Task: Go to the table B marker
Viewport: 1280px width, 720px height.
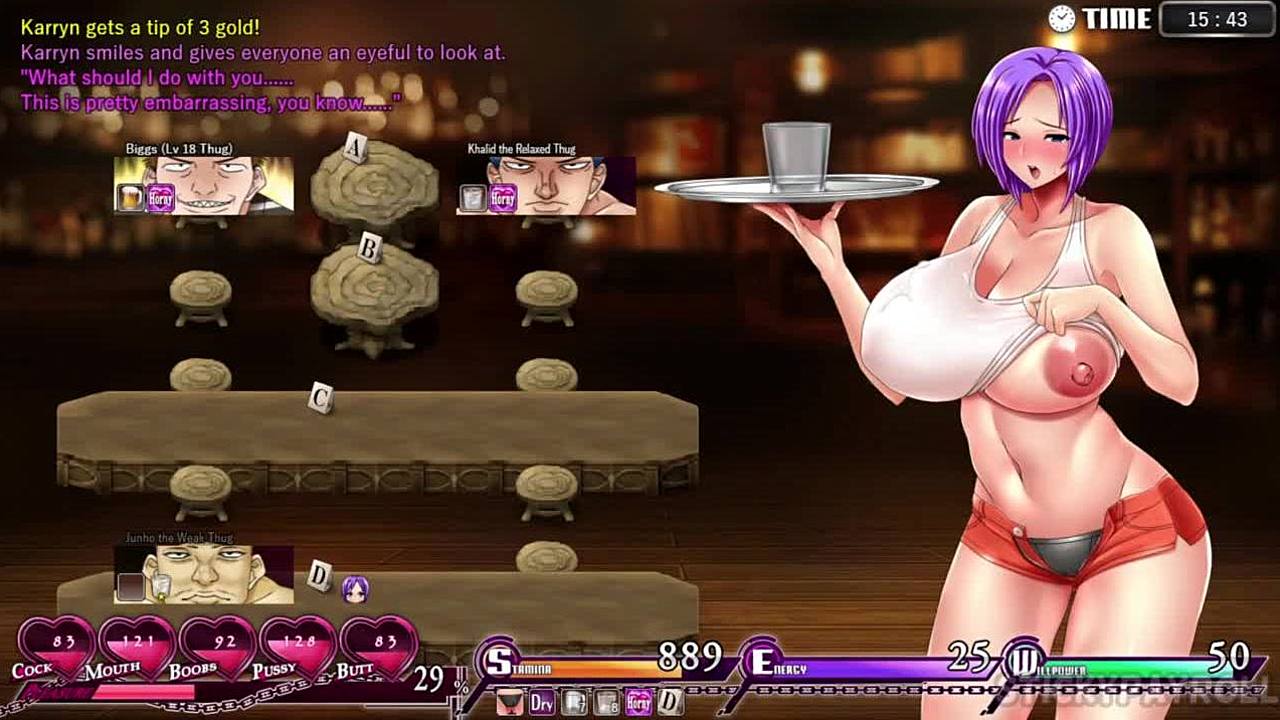Action: (x=369, y=249)
